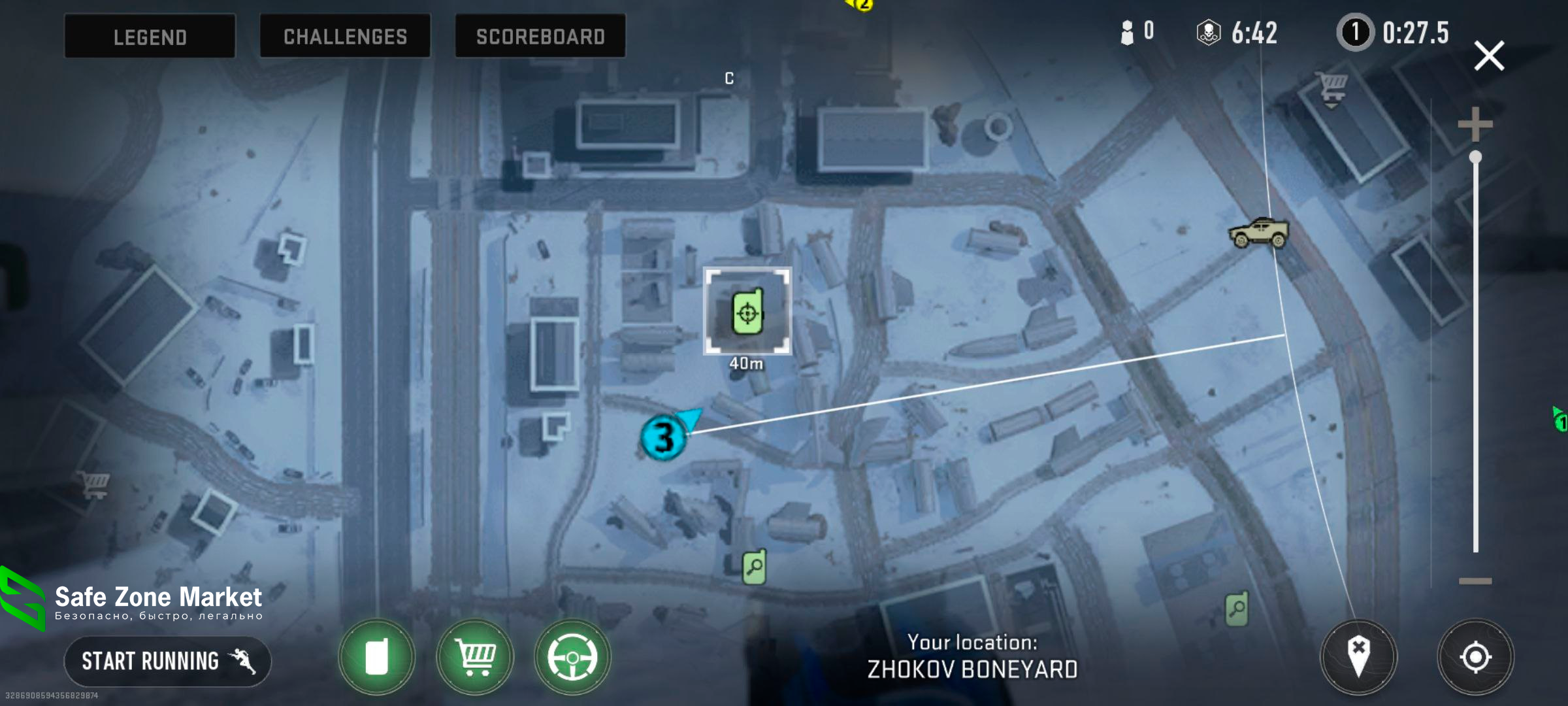Zoom in with the plus button
1568x706 pixels.
tap(1475, 124)
